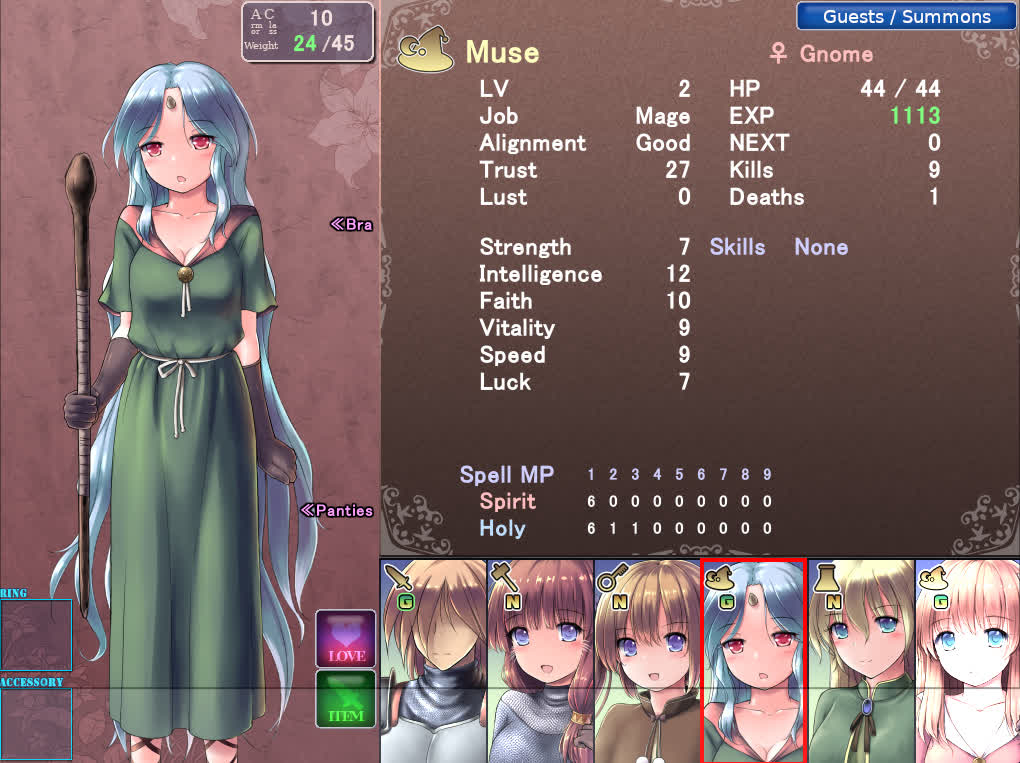Image resolution: width=1020 pixels, height=763 pixels.
Task: Click the empty RING equipment slot
Action: click(x=36, y=634)
